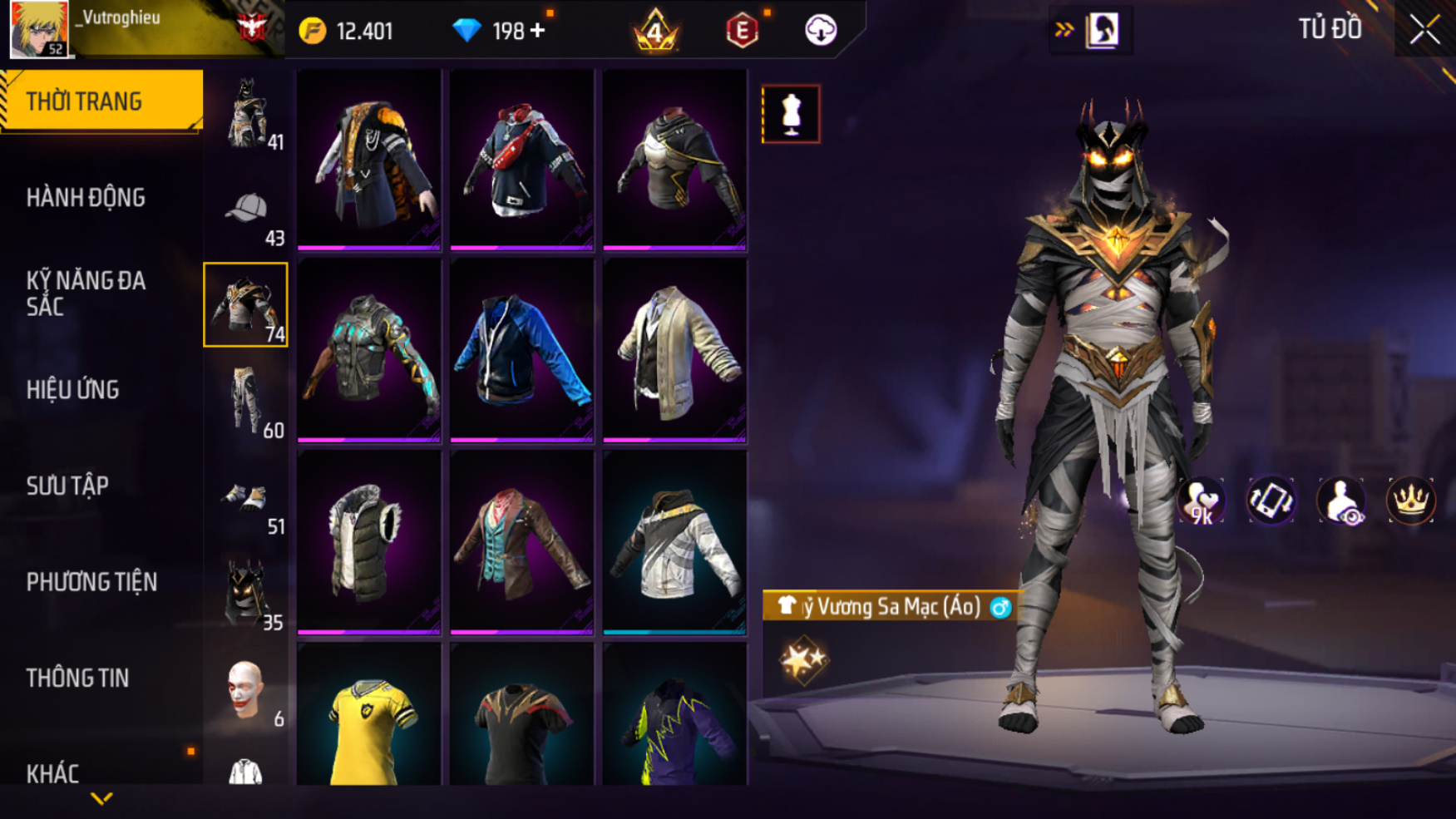Screen dimensions: 1456x819
Task: Switch to the HÀNH ĐỘNG tab
Action: point(86,198)
